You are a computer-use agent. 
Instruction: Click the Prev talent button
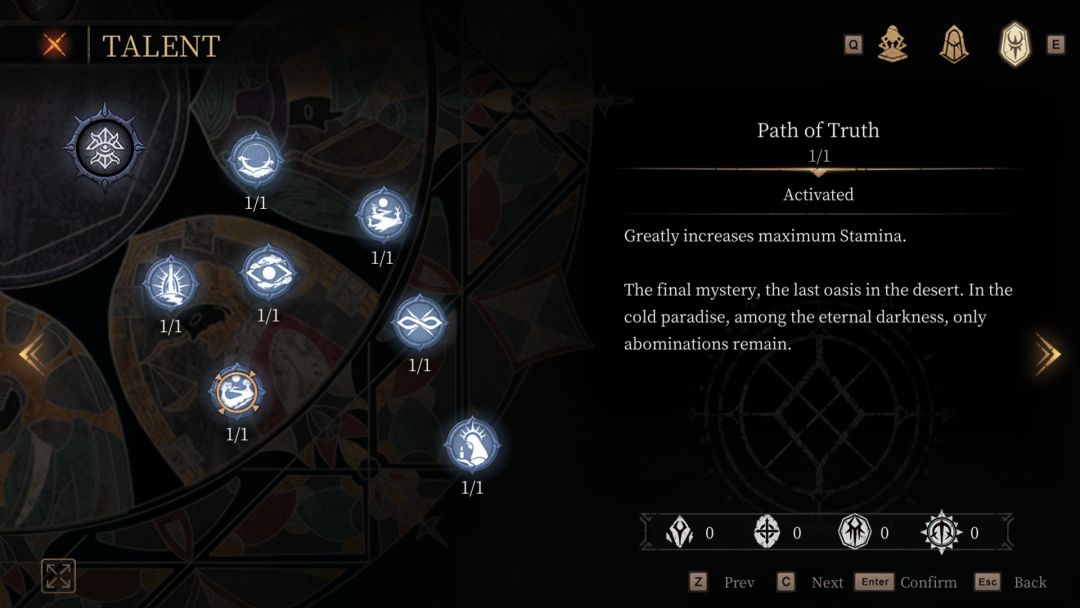pyautogui.click(x=722, y=582)
